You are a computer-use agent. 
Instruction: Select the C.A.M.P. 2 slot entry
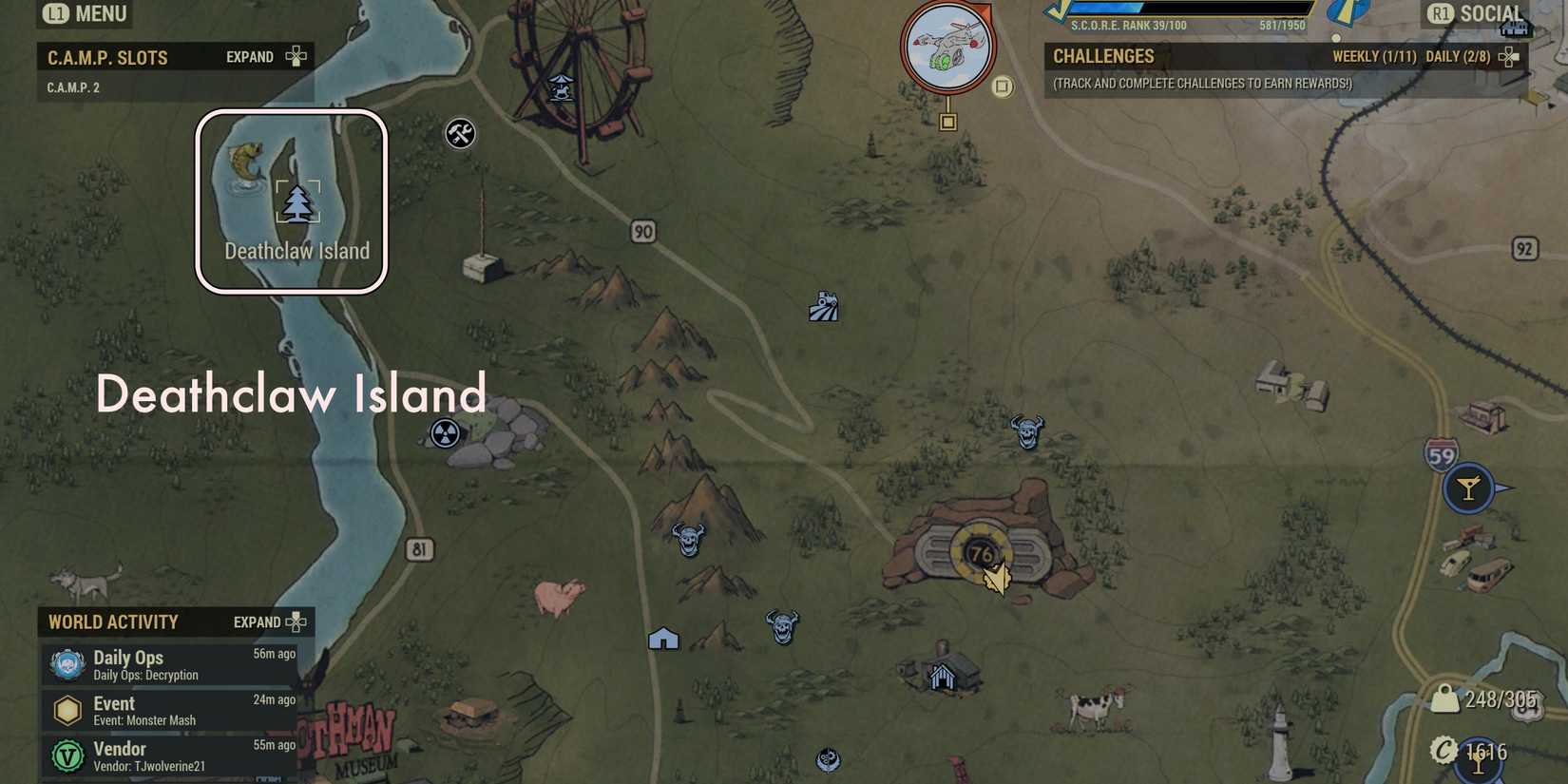point(73,86)
